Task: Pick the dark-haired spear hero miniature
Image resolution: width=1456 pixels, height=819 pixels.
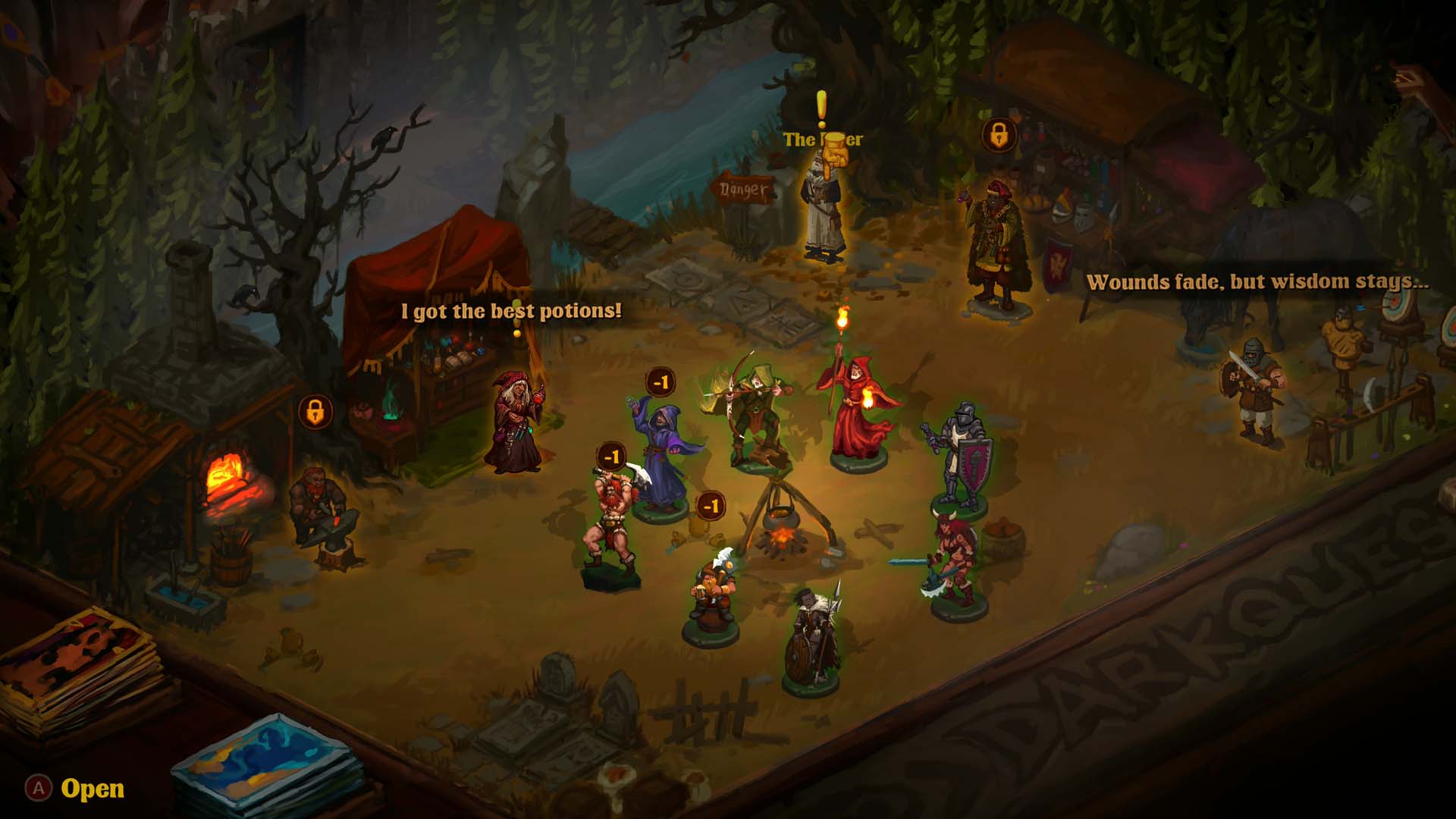Action: 813,637
